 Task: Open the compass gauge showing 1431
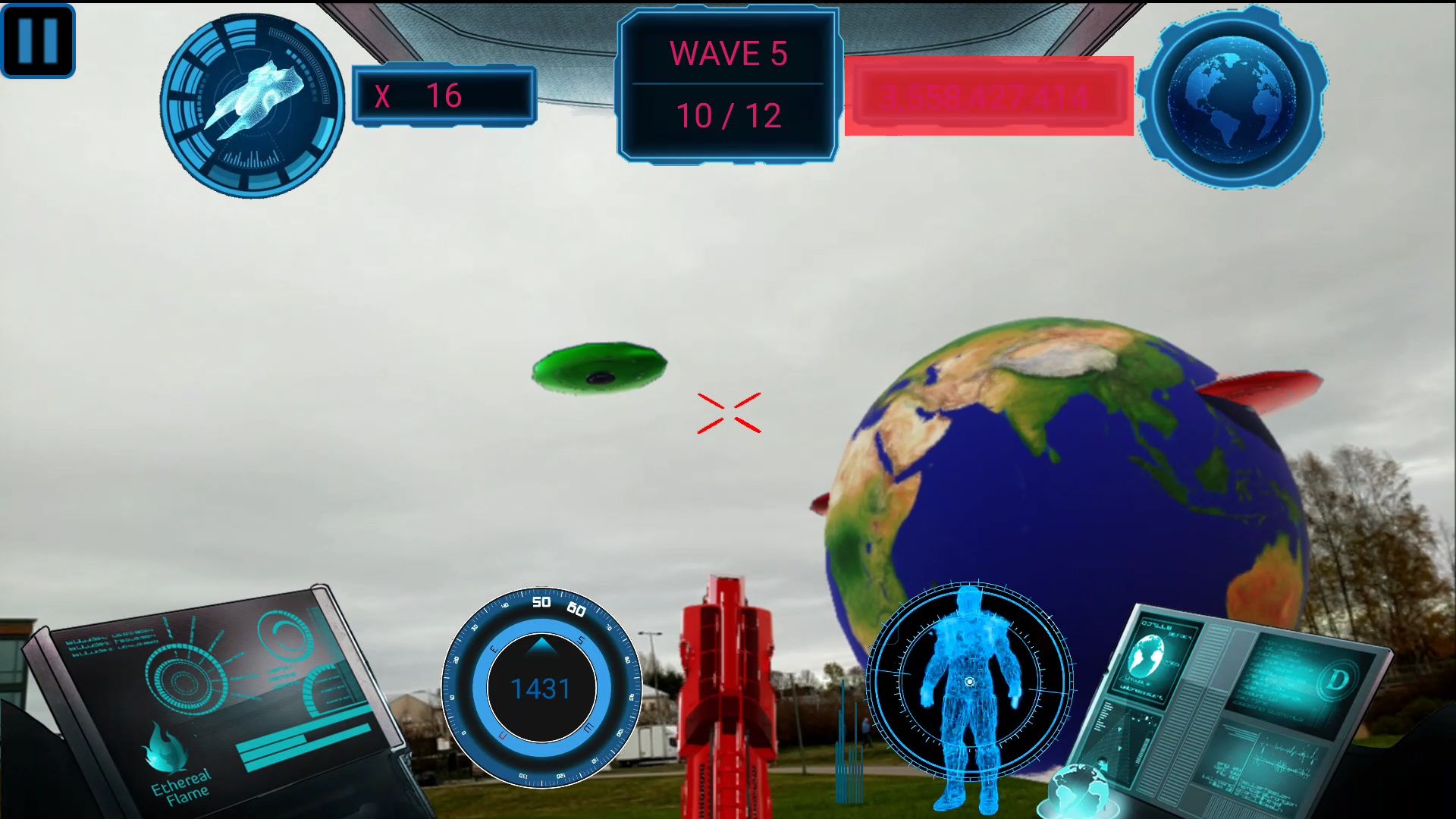coord(540,689)
